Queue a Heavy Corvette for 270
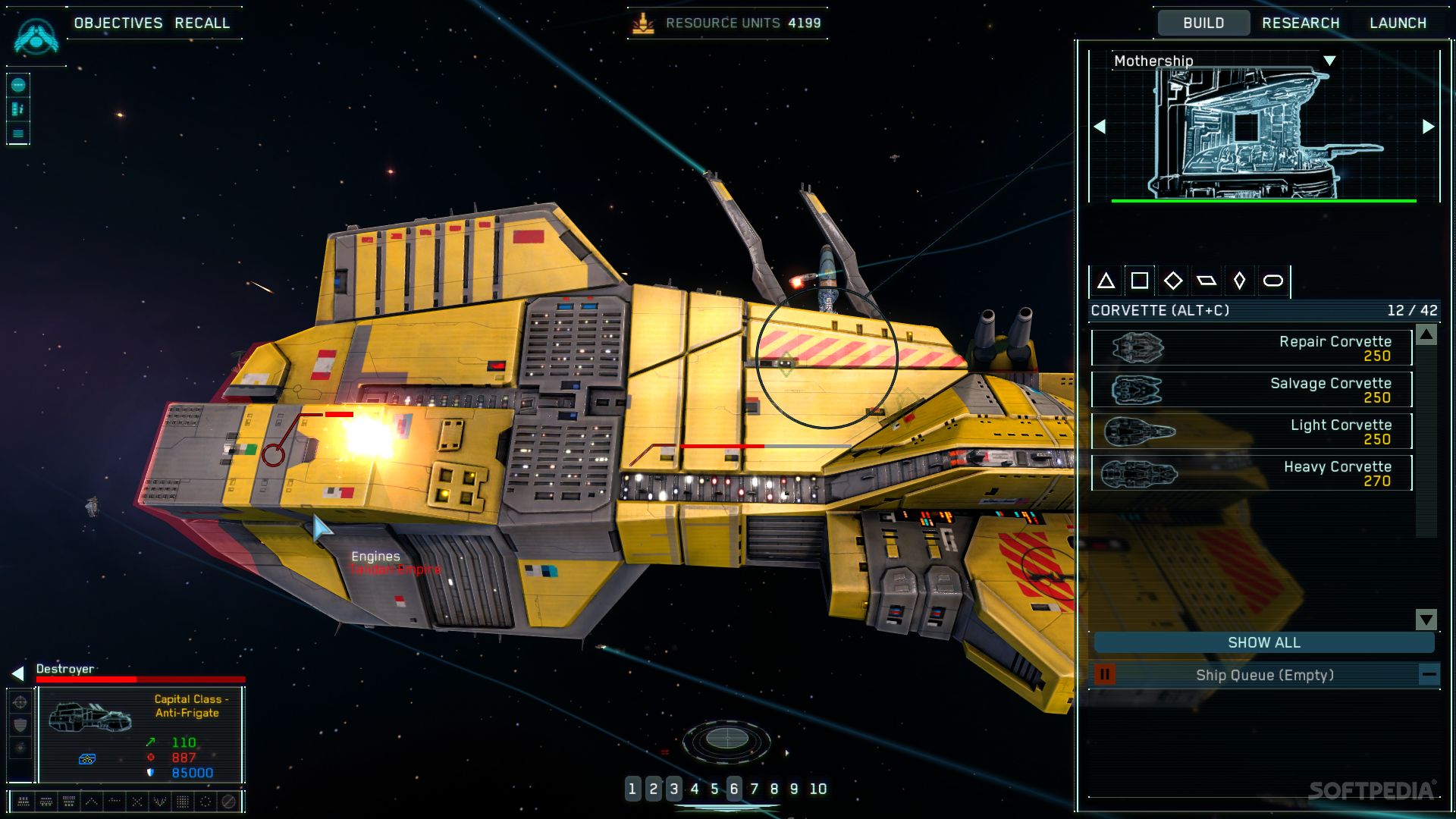This screenshot has width=1456, height=819. coord(1251,472)
